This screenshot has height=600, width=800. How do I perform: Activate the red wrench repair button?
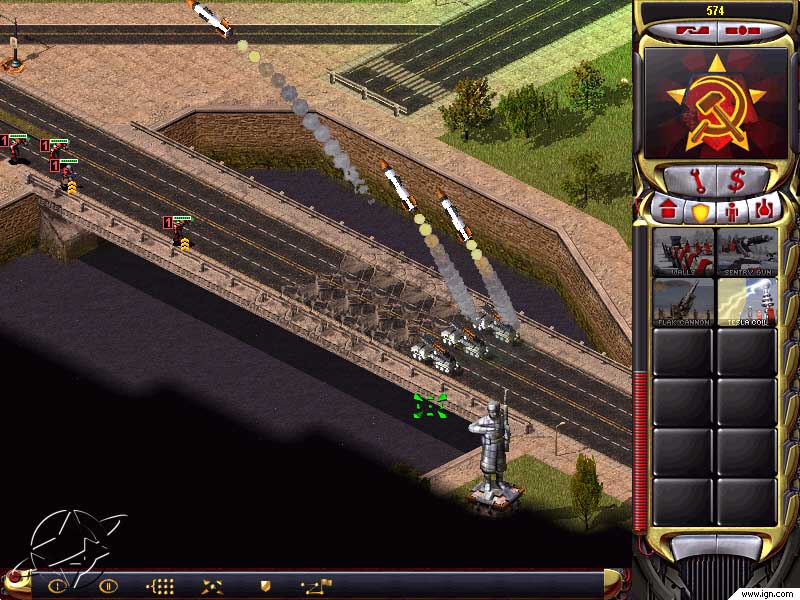click(686, 181)
